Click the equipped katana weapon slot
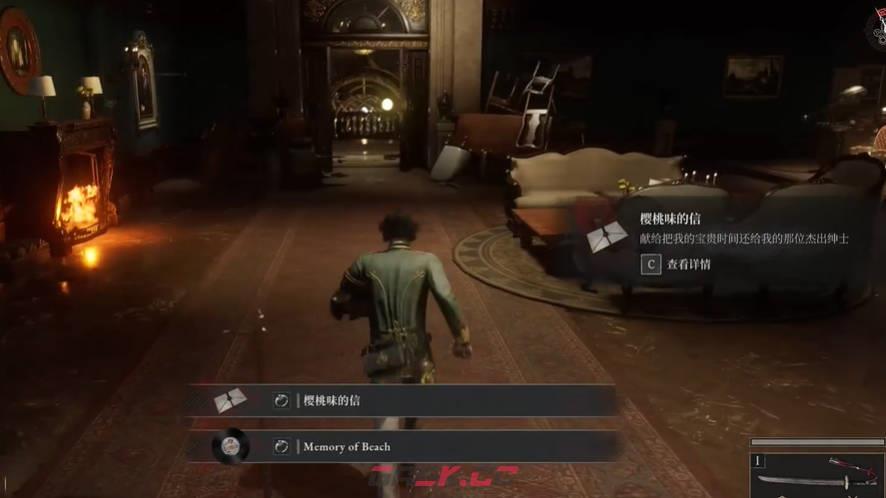The height and width of the screenshot is (498, 886). pyautogui.click(x=816, y=476)
